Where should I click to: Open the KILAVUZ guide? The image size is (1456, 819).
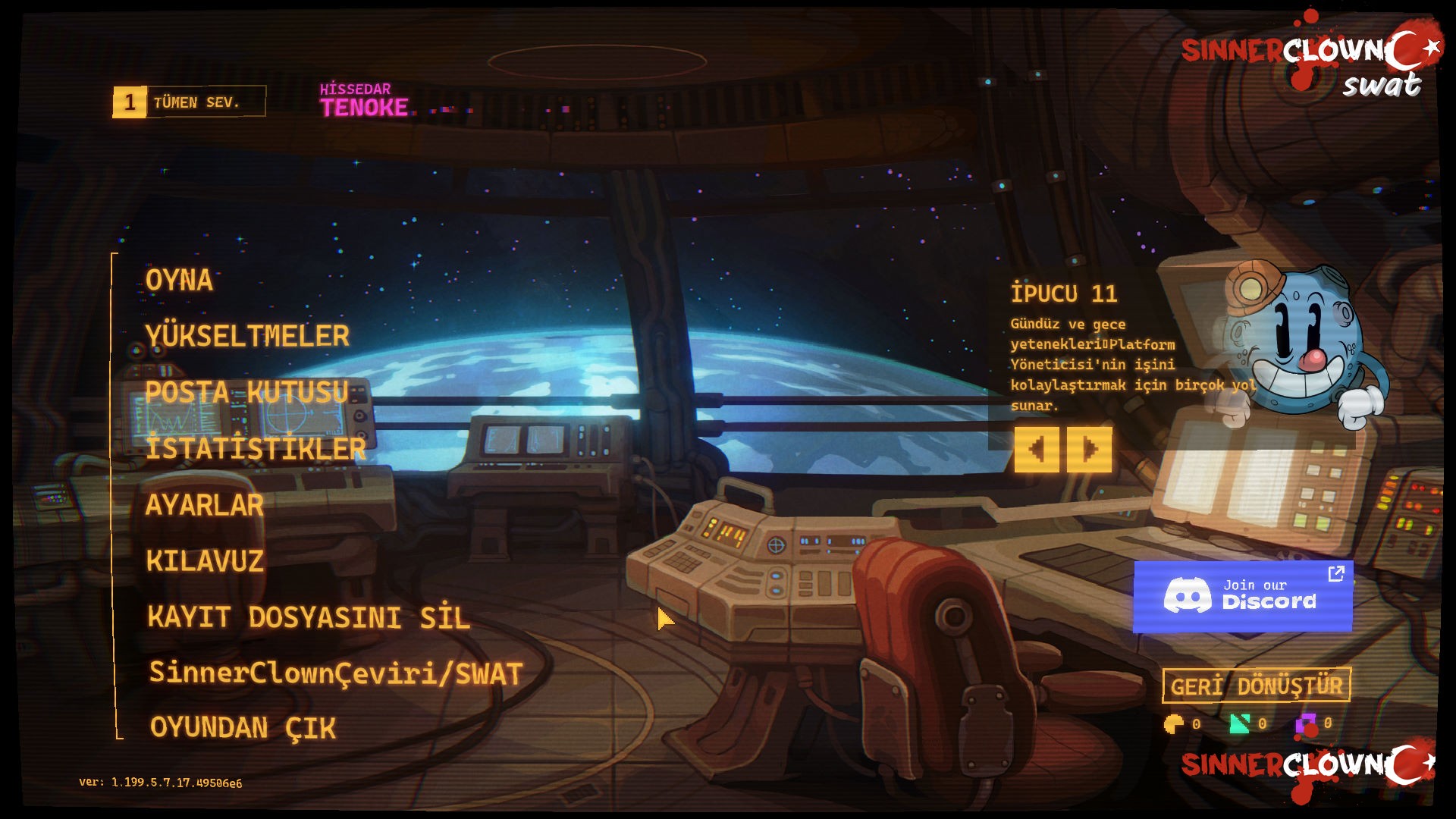[206, 560]
